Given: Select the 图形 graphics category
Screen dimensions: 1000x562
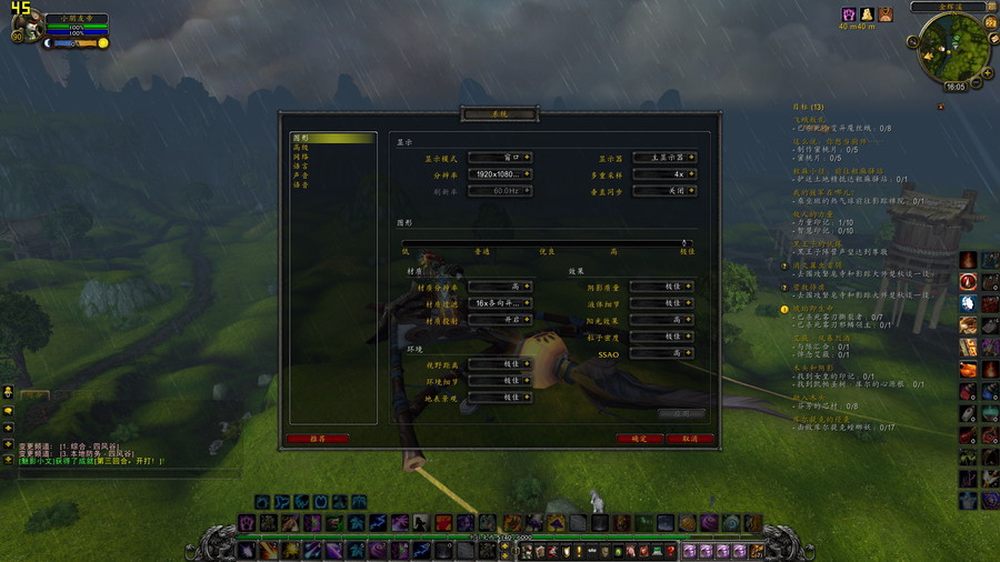Looking at the screenshot, I should (301, 138).
